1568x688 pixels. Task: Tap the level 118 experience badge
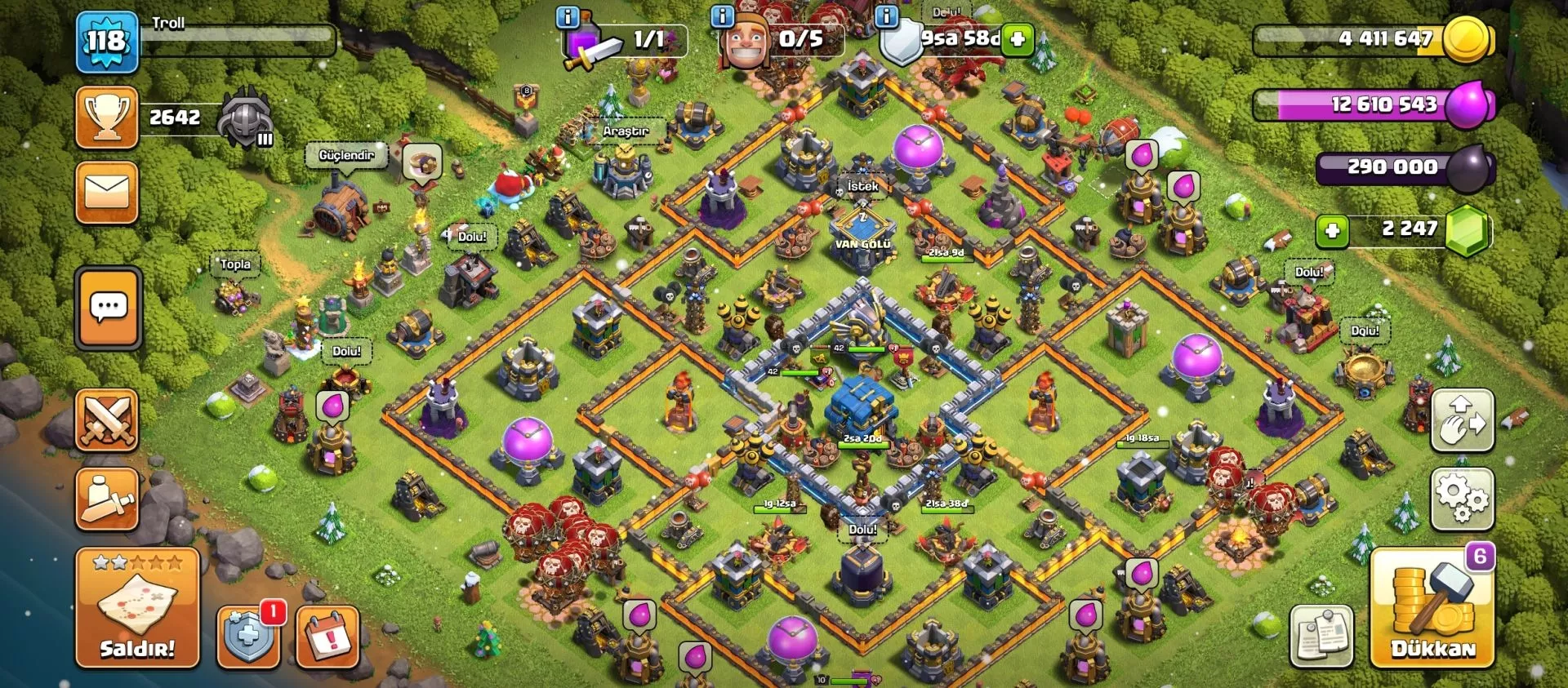tap(107, 41)
